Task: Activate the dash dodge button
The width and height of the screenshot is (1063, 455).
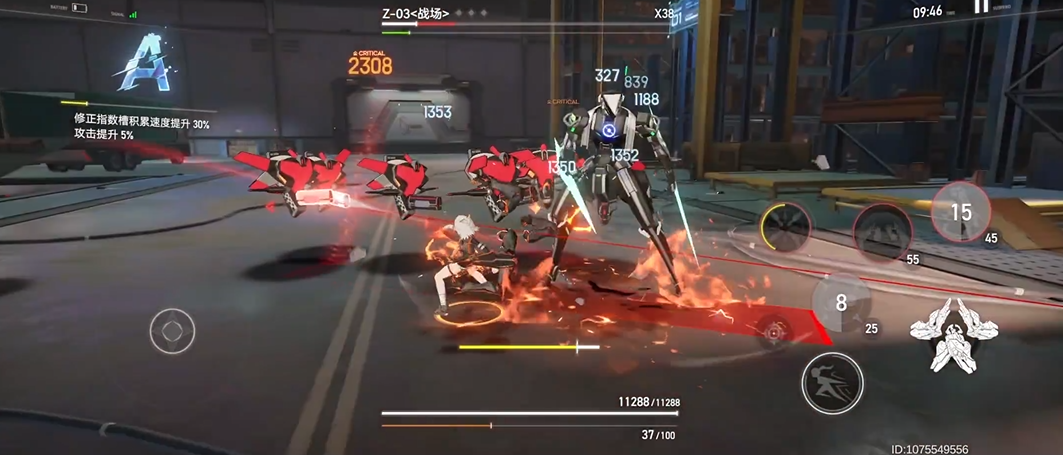Action: pos(832,382)
